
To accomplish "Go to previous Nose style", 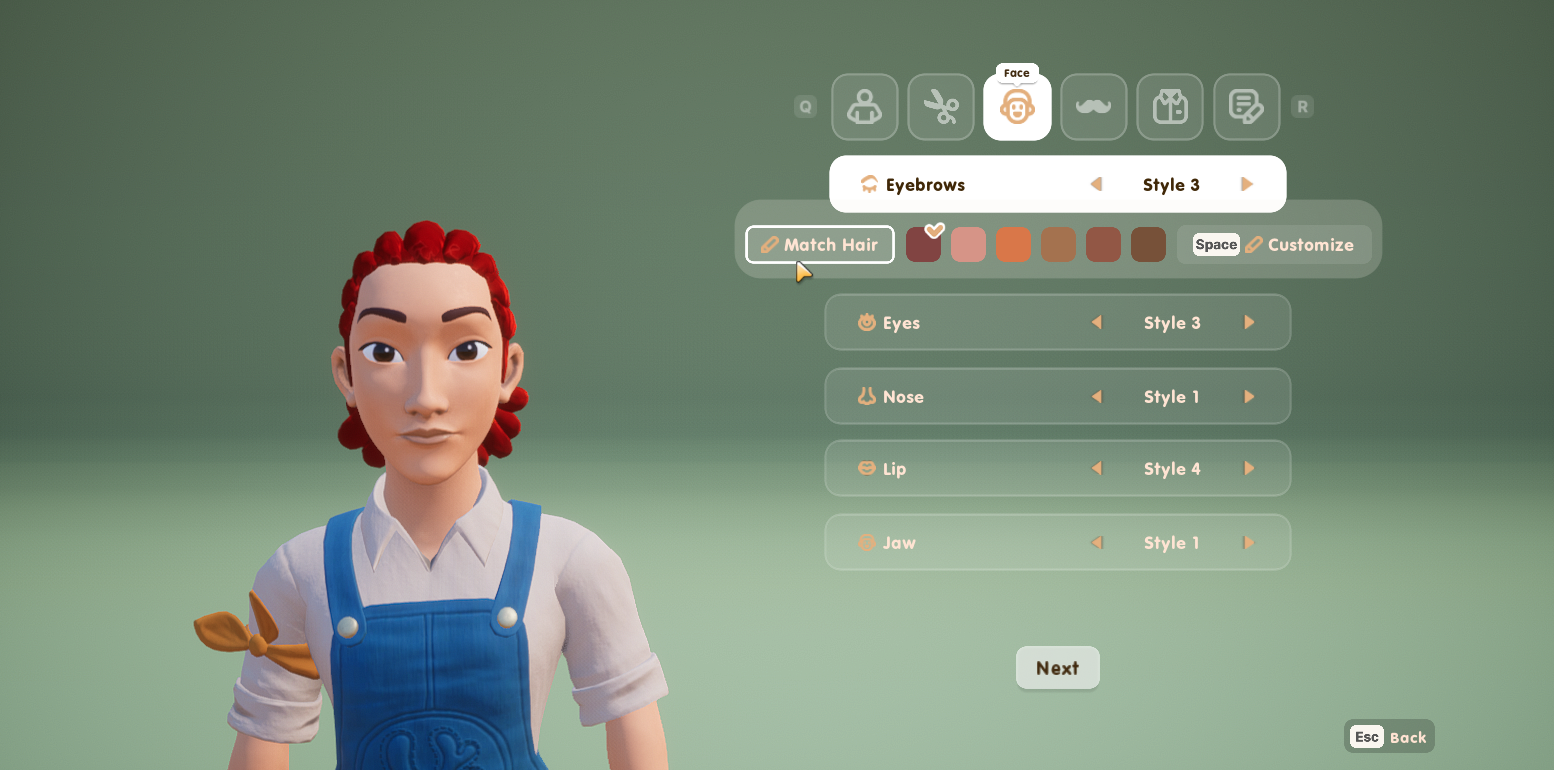I will [x=1097, y=397].
